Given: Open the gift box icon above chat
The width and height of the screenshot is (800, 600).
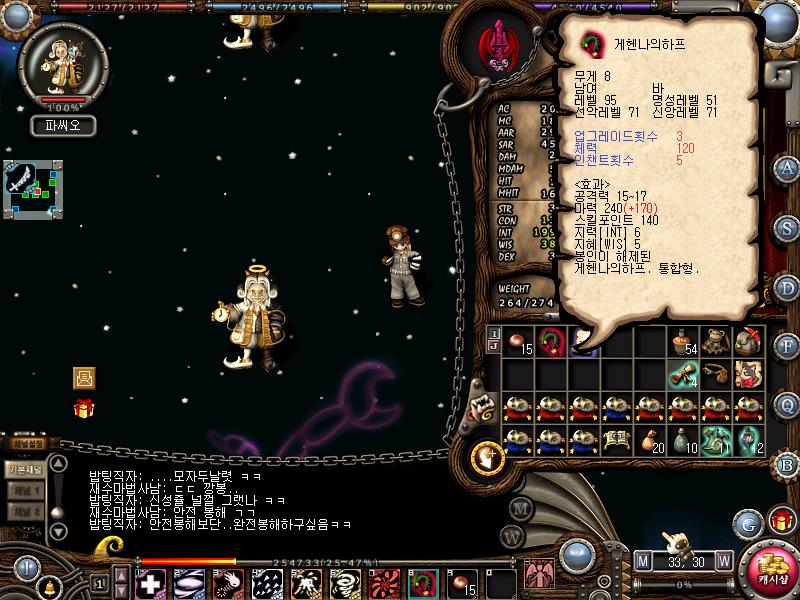Looking at the screenshot, I should (x=84, y=408).
